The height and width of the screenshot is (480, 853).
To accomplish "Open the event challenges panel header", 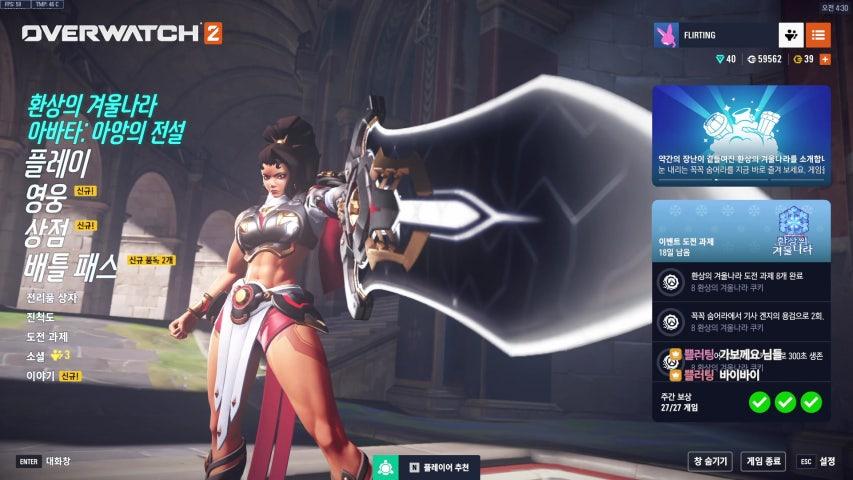I will point(741,232).
